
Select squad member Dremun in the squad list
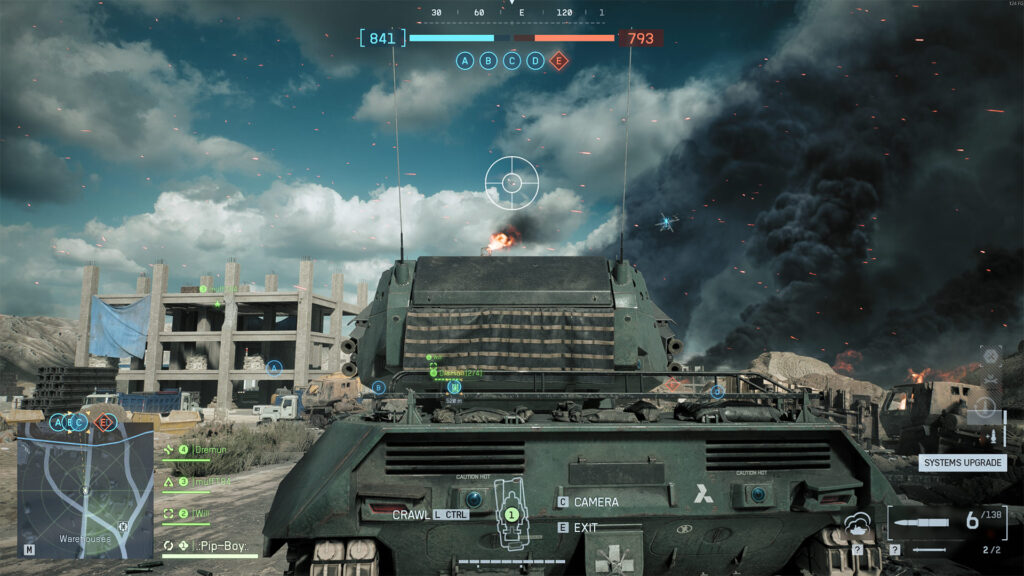[x=206, y=451]
